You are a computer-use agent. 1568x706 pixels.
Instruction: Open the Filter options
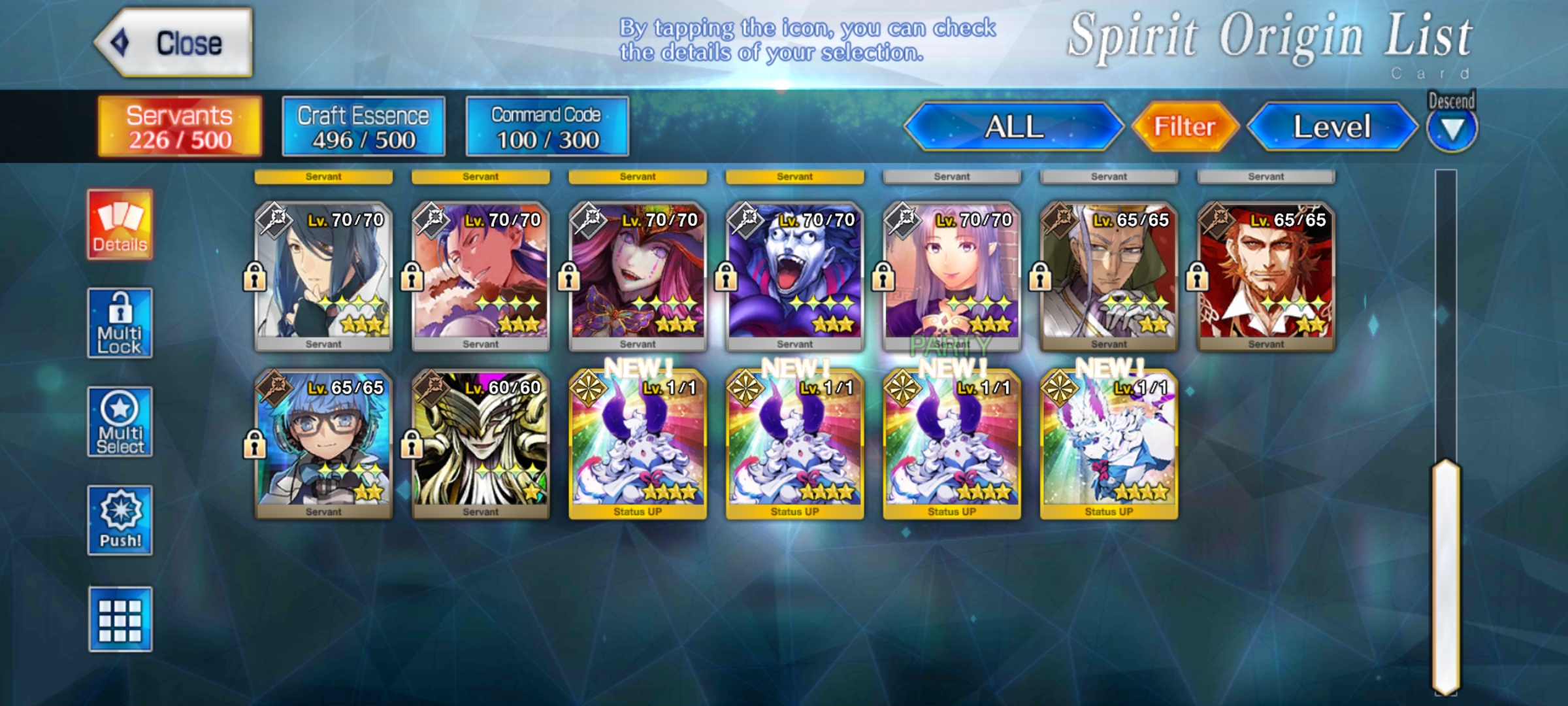pyautogui.click(x=1184, y=127)
